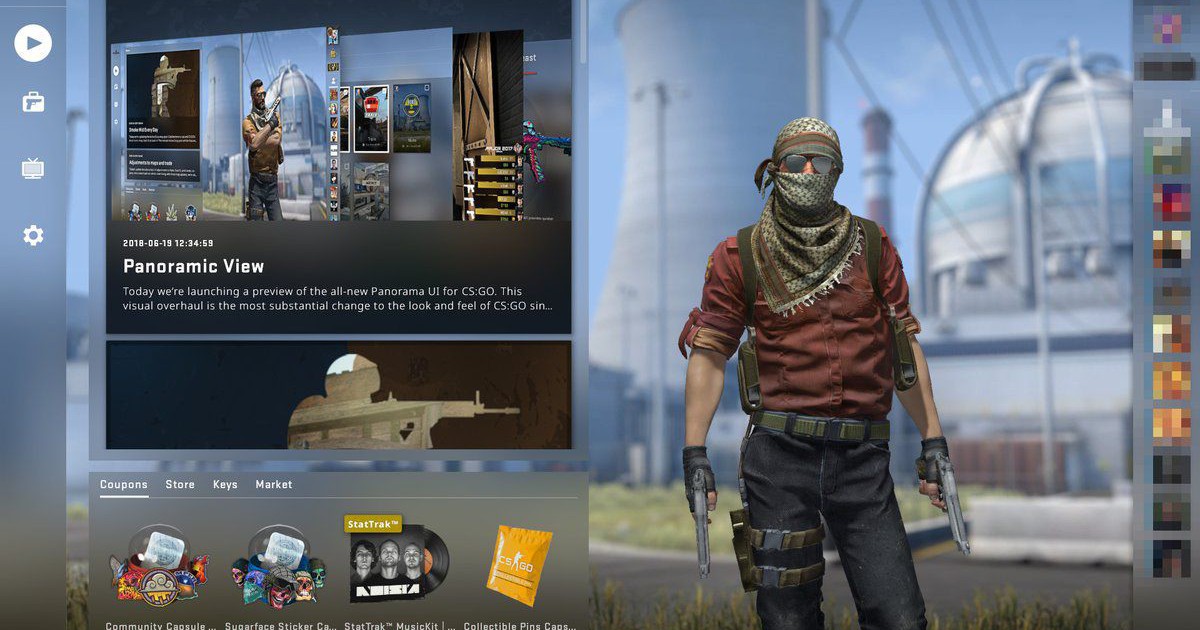
Task: Switch to the Market tab
Action: pyautogui.click(x=274, y=484)
